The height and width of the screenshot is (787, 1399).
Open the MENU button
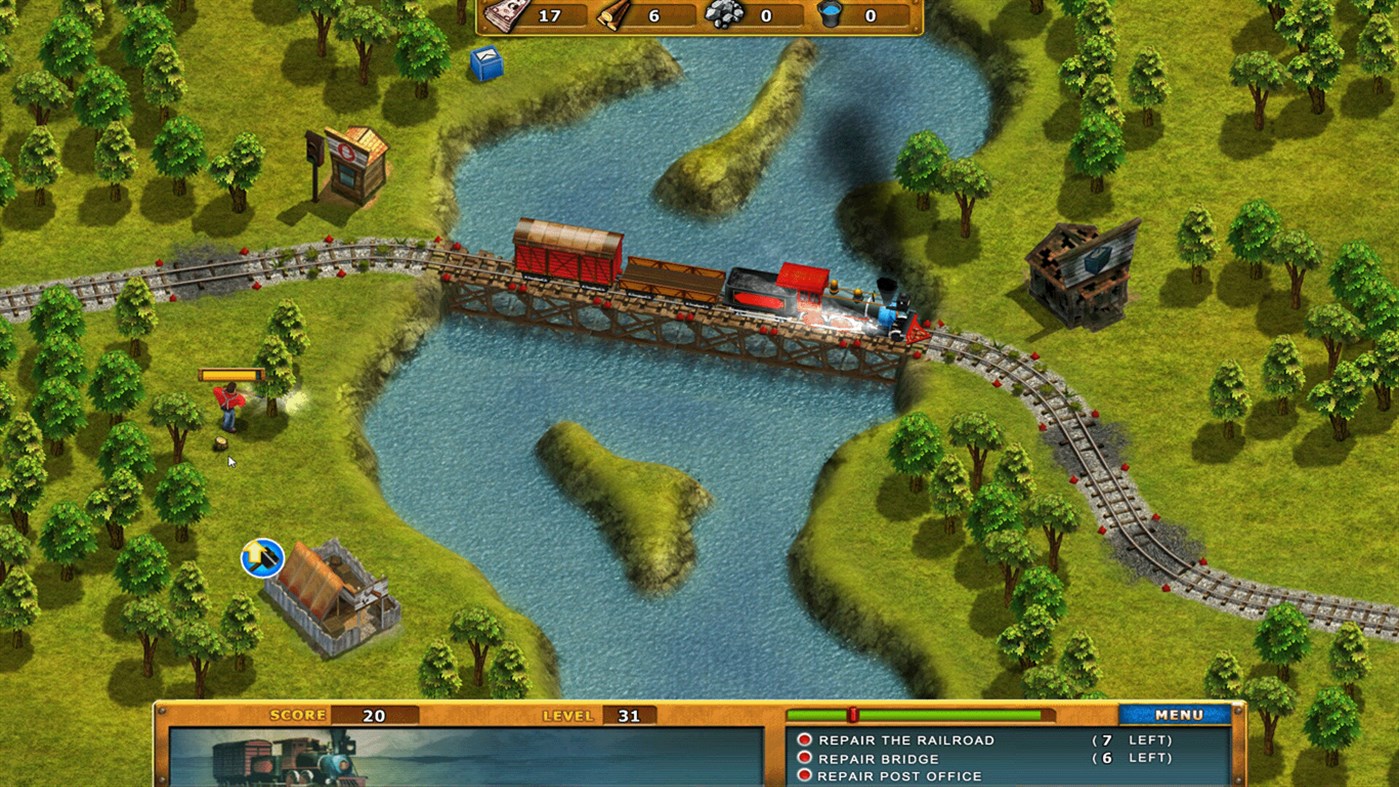tap(1173, 715)
